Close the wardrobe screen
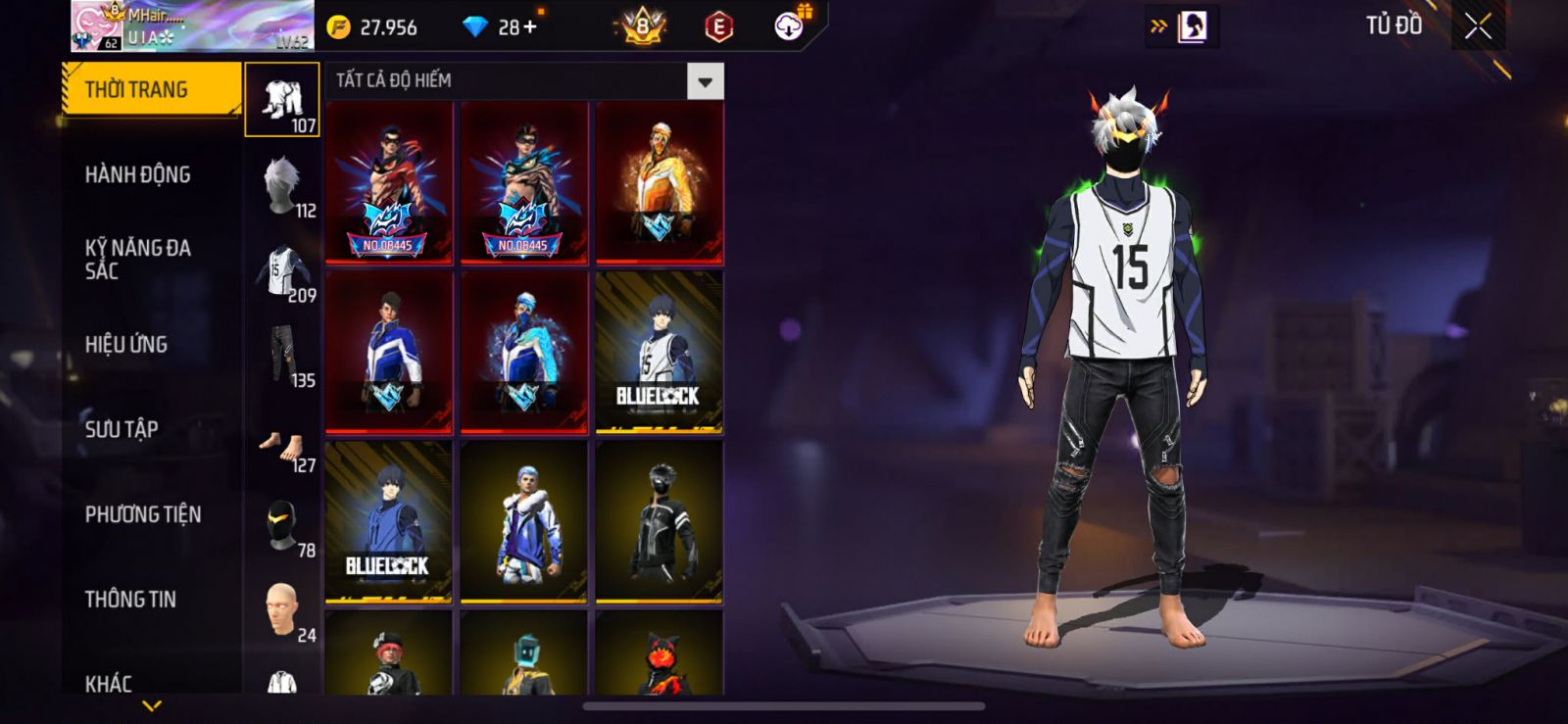 [1478, 26]
